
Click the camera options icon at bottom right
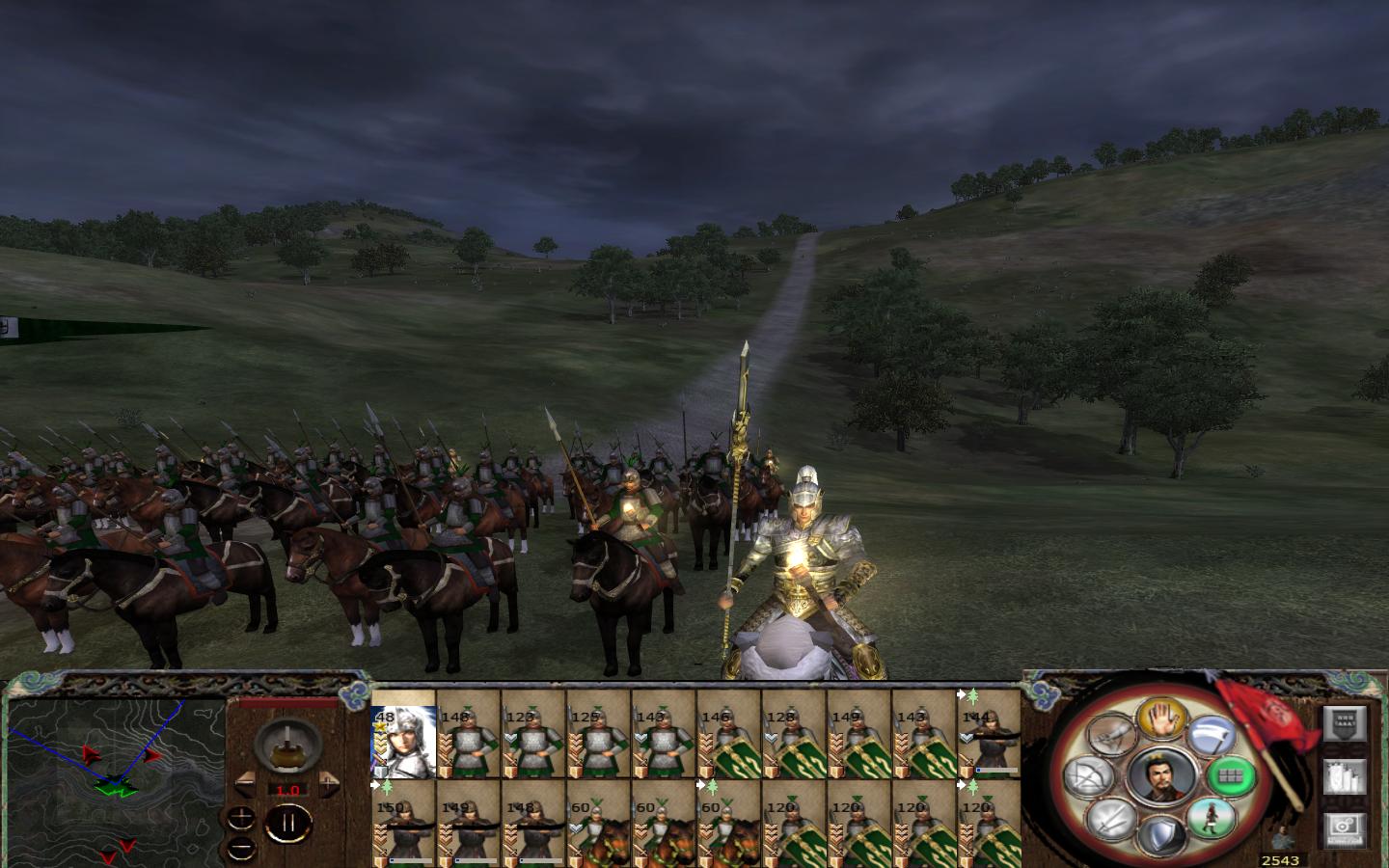coord(1344,829)
